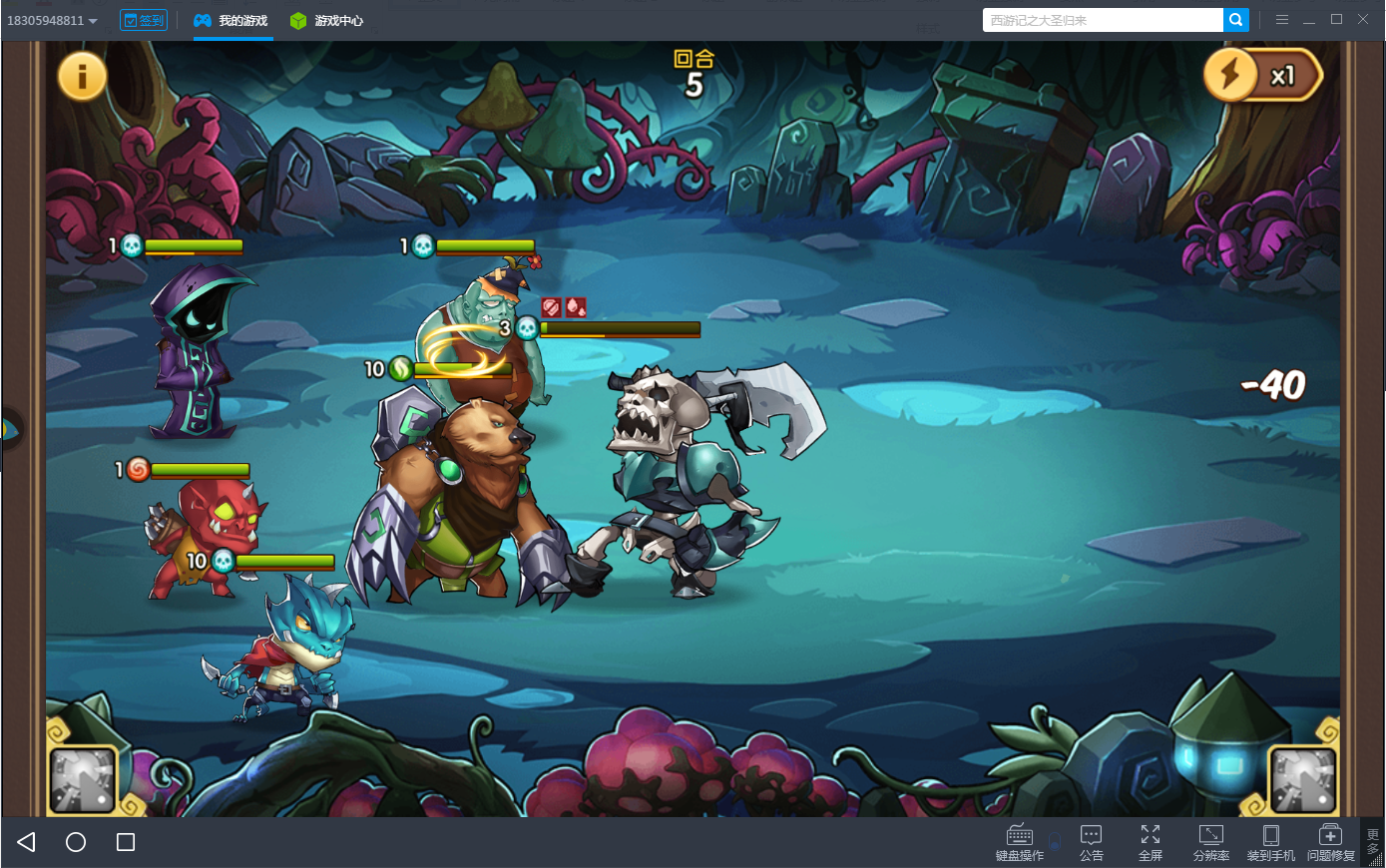The height and width of the screenshot is (868, 1386).
Task: Open the 游戏中心 tab
Action: tap(327, 20)
